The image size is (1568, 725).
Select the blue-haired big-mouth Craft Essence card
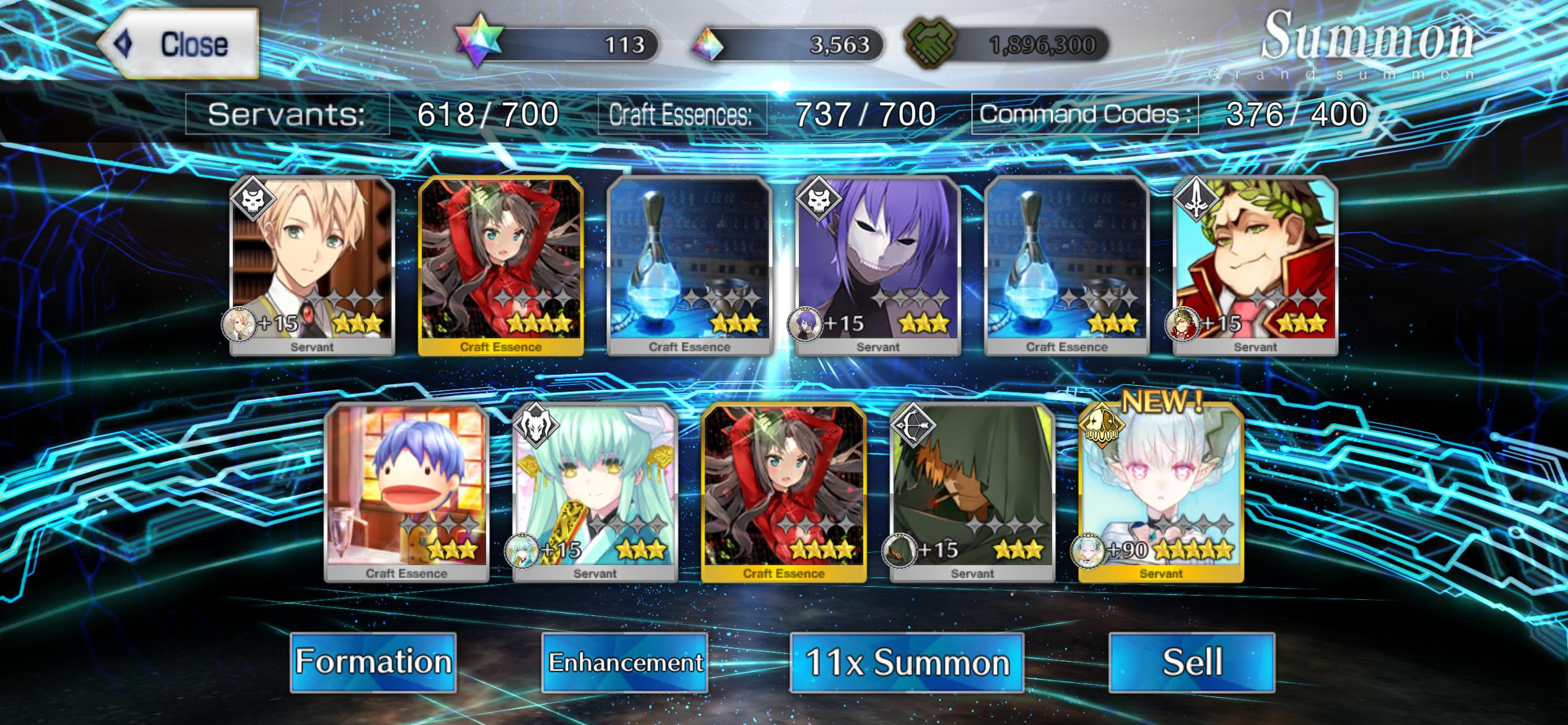[406, 493]
